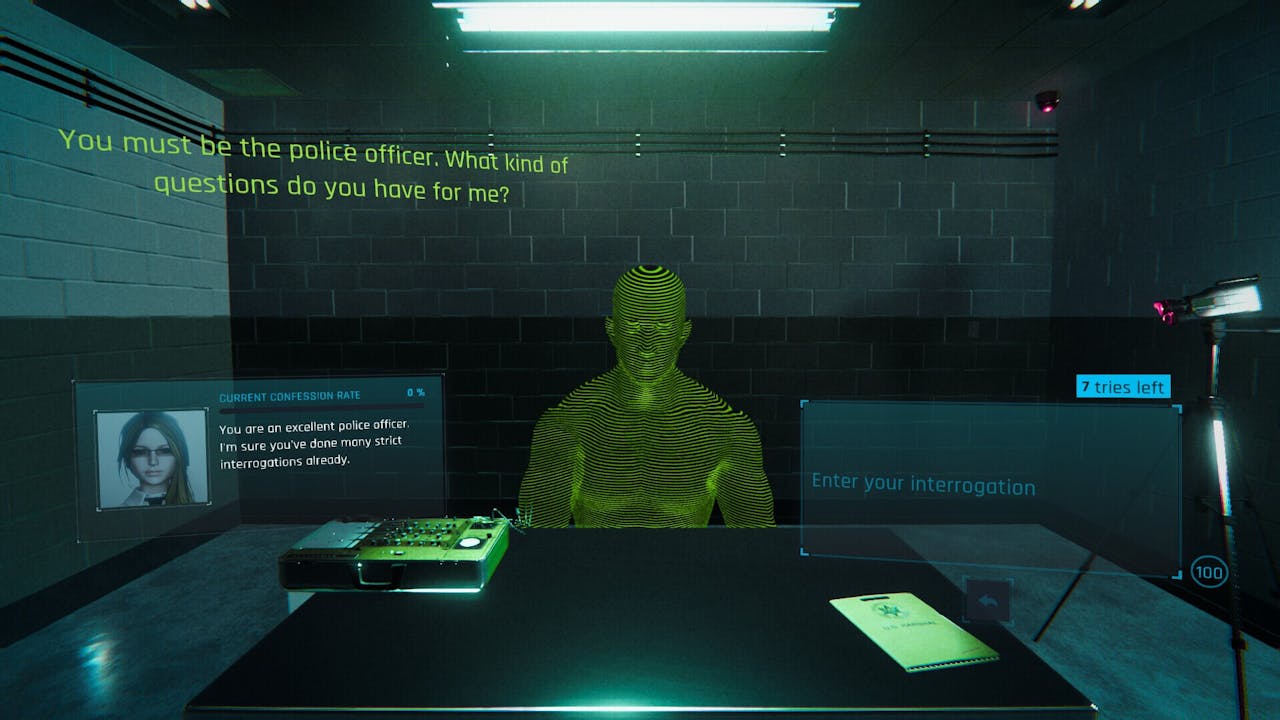Click the "Enter your interrogation" text field
The image size is (1280, 720).
coord(990,486)
